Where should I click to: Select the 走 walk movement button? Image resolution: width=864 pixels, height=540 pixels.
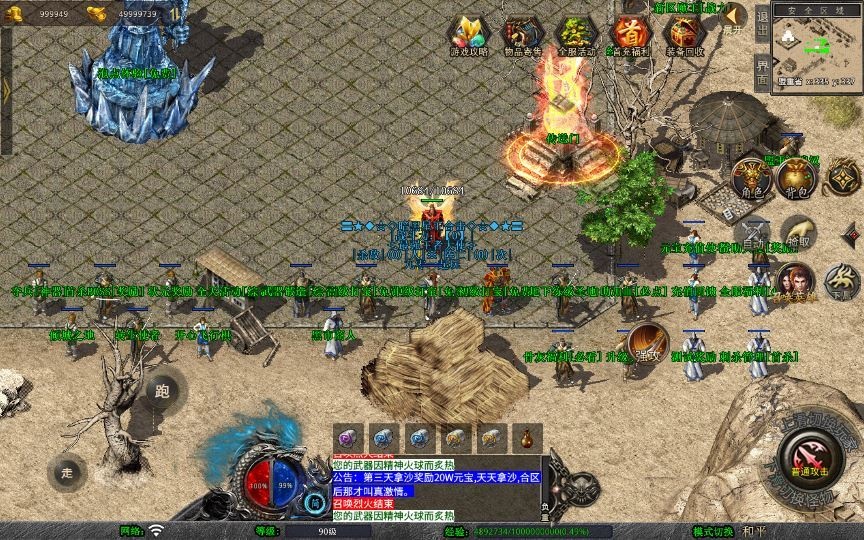(x=67, y=472)
